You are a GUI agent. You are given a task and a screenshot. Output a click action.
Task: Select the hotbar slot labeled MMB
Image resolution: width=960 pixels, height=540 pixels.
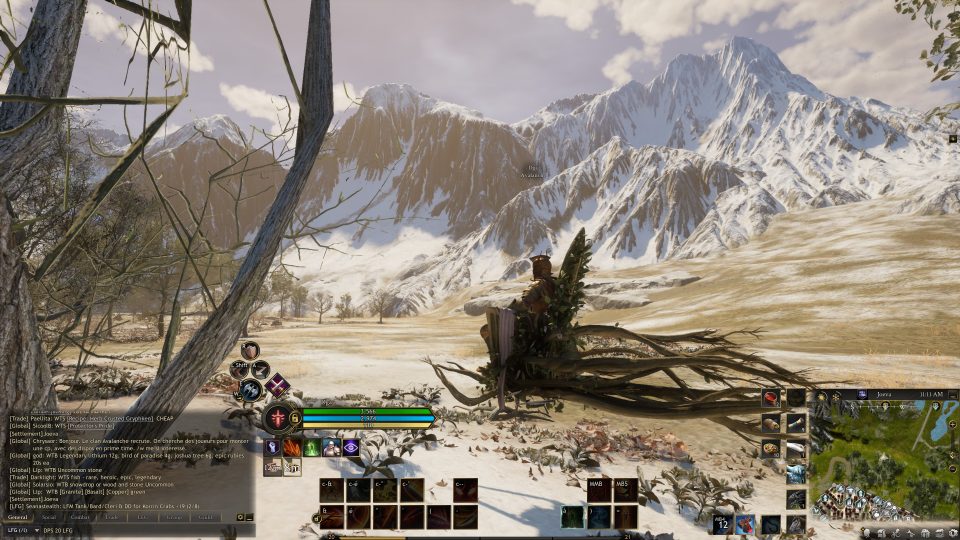pos(599,490)
